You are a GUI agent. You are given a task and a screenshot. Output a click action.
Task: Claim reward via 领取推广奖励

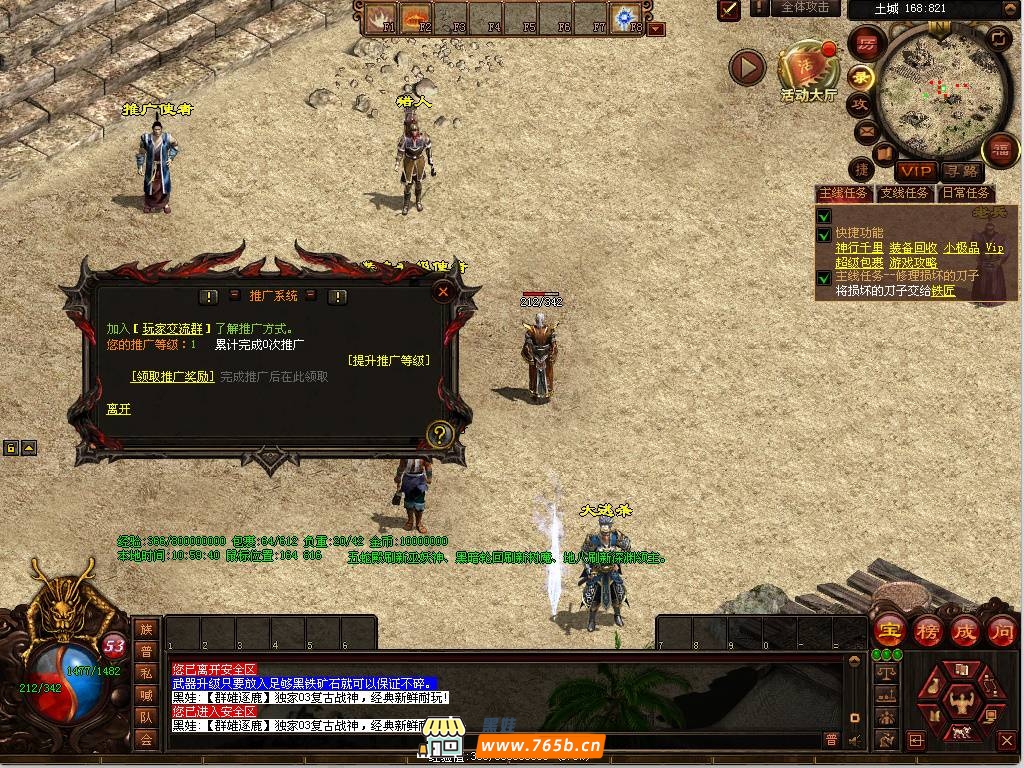(x=173, y=377)
